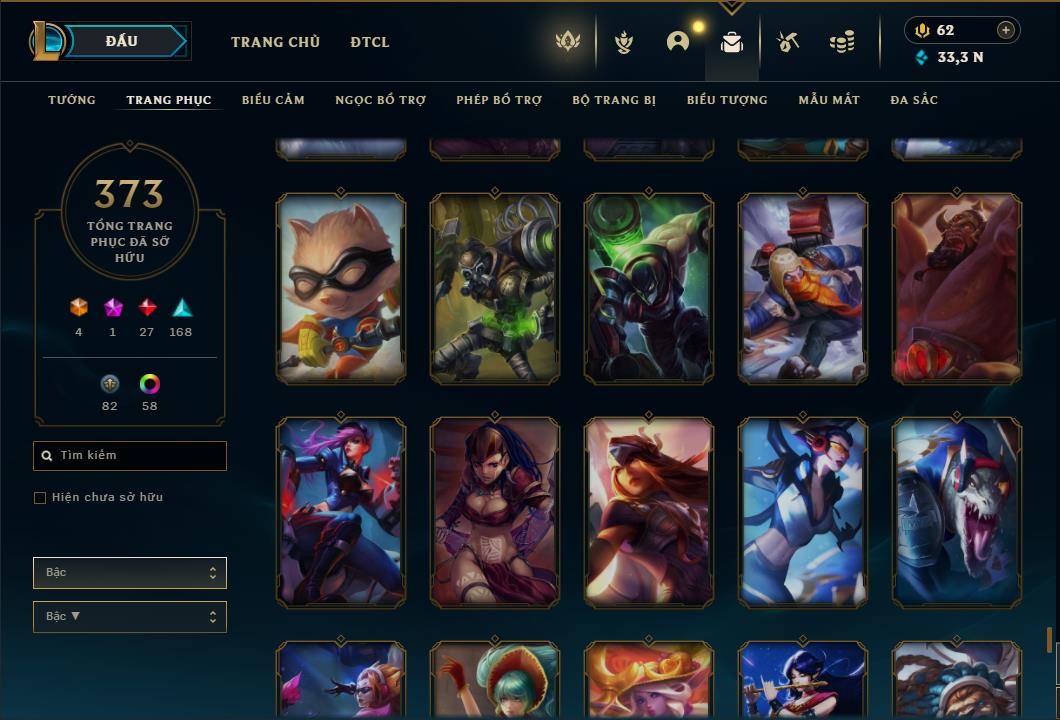Viewport: 1060px width, 720px height.
Task: Go to TRANG CHỦ home page
Action: [x=275, y=42]
